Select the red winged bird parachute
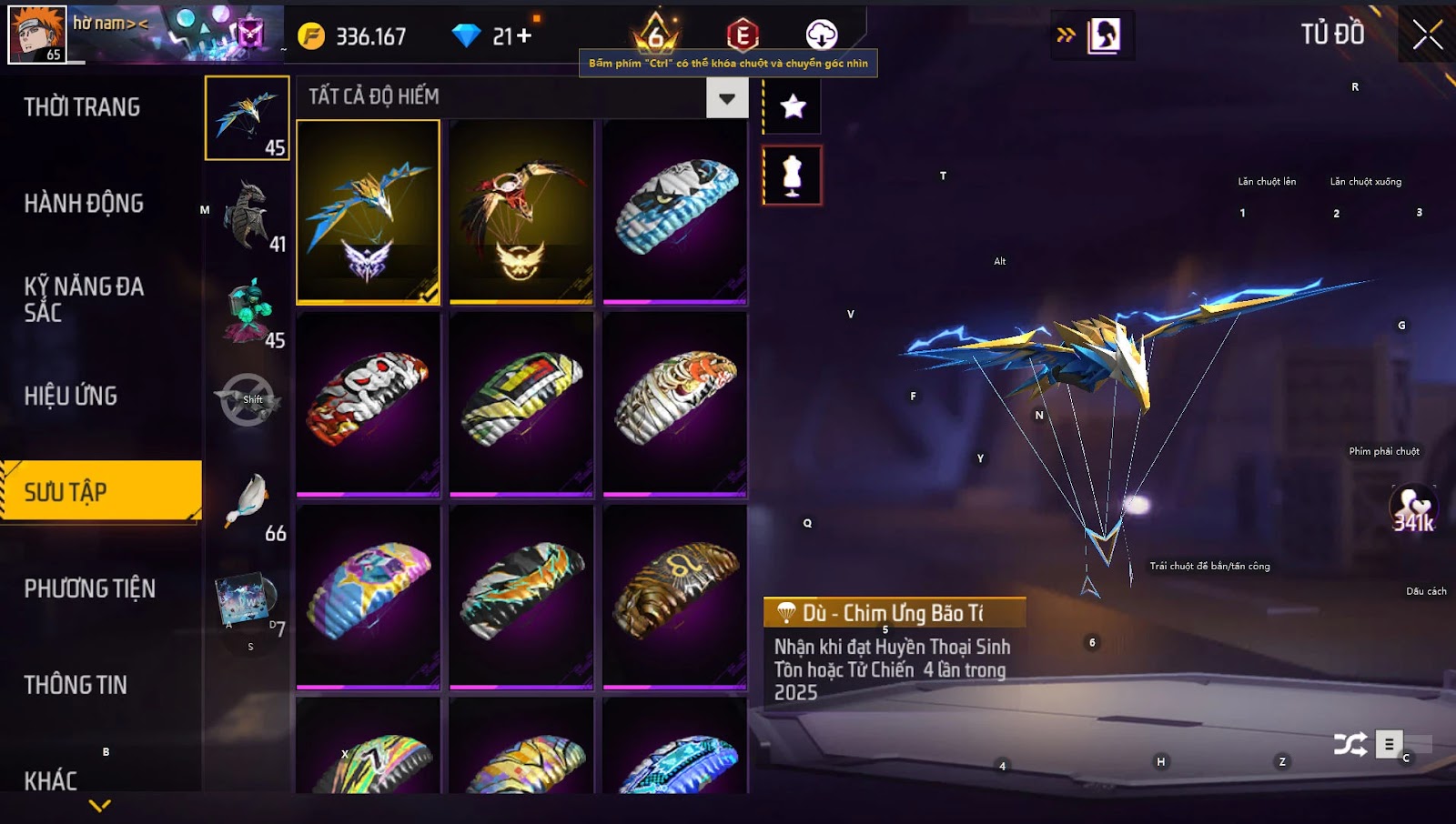 (521, 212)
